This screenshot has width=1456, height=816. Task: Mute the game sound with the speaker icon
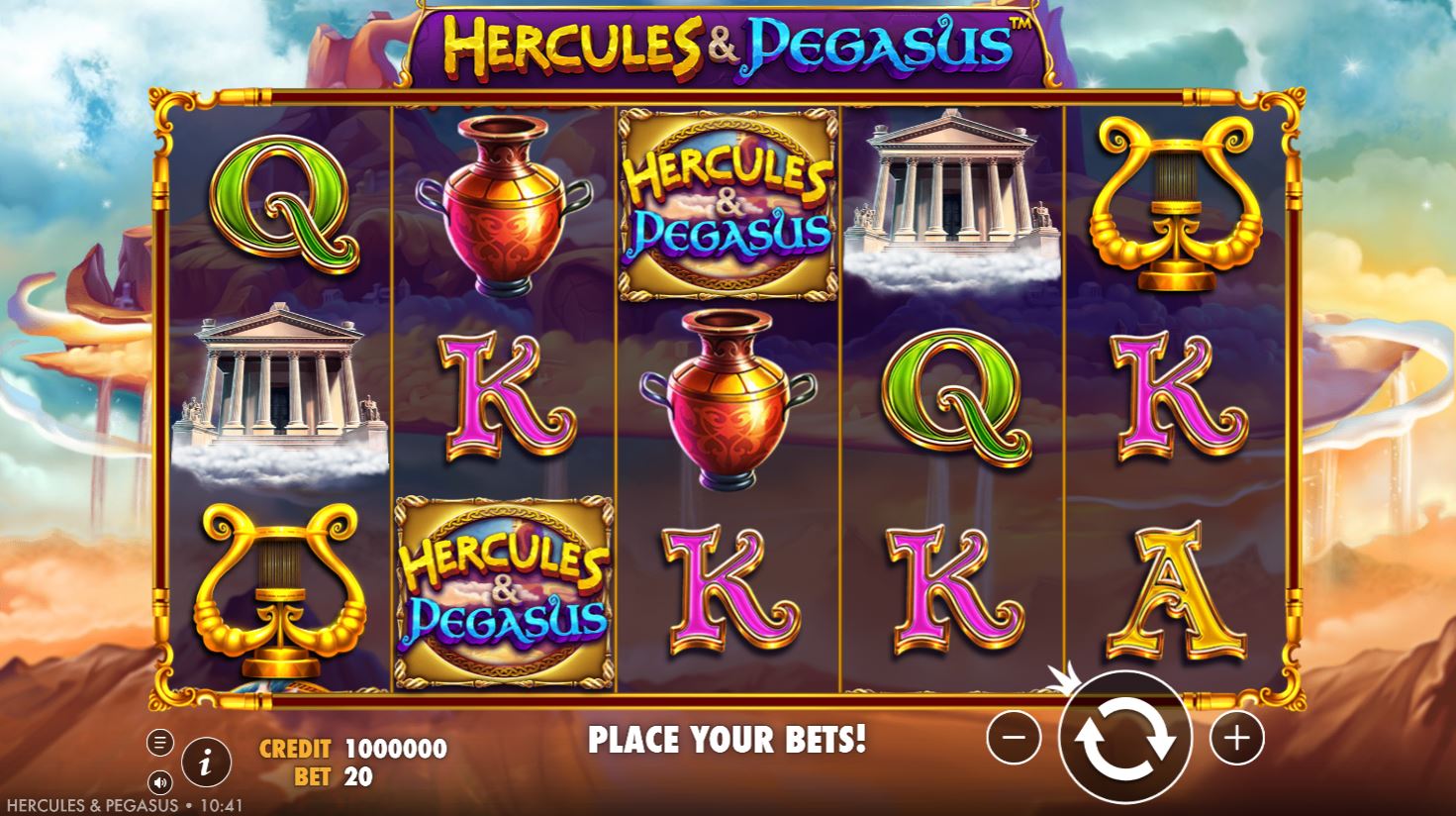pos(161,782)
